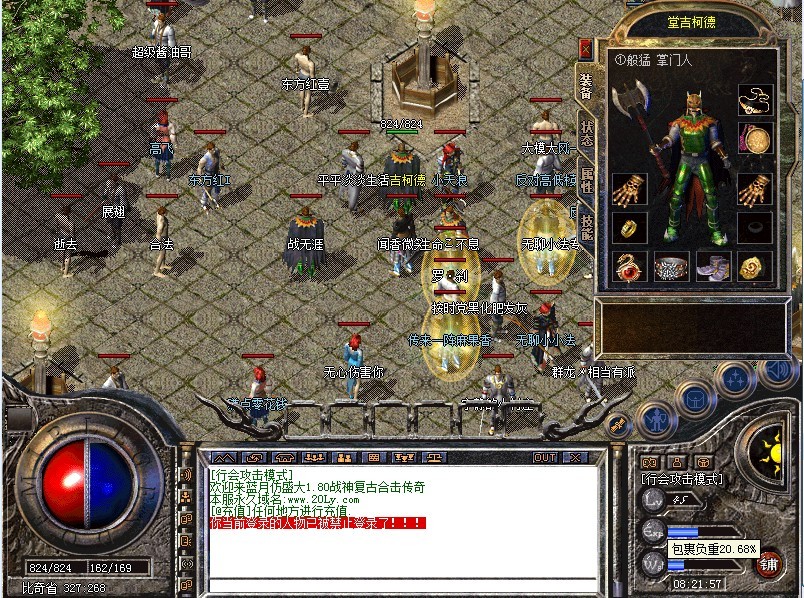Click the OUT button above chat
This screenshot has height=598, width=804.
pos(545,457)
